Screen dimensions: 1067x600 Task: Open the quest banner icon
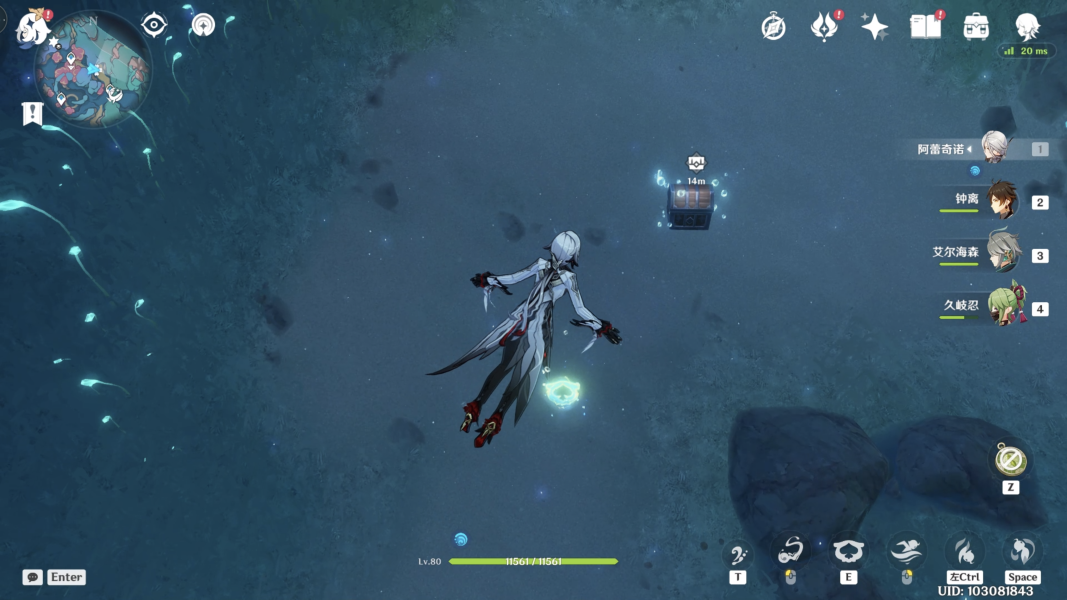click(x=32, y=114)
